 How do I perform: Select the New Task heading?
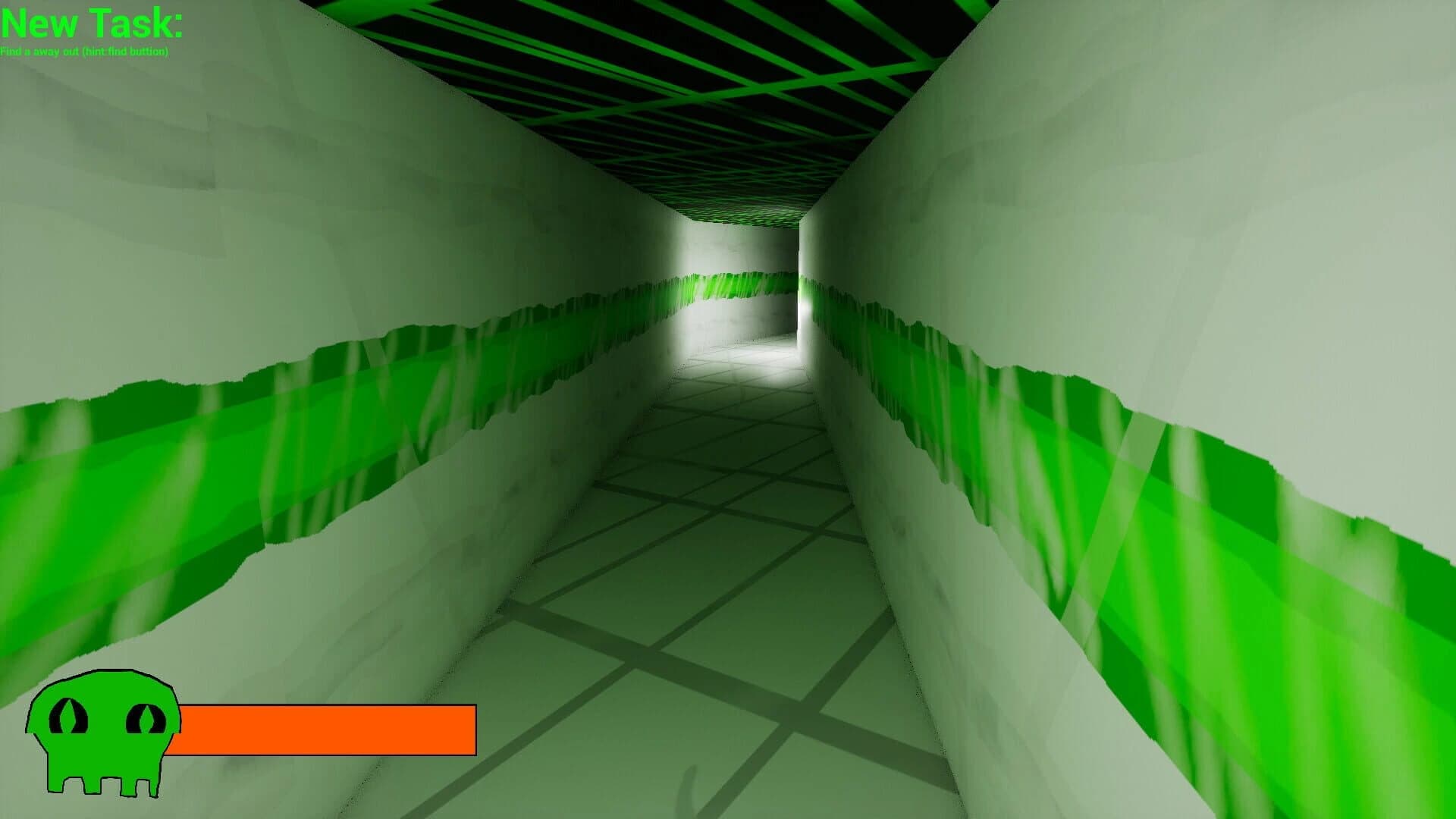click(91, 23)
